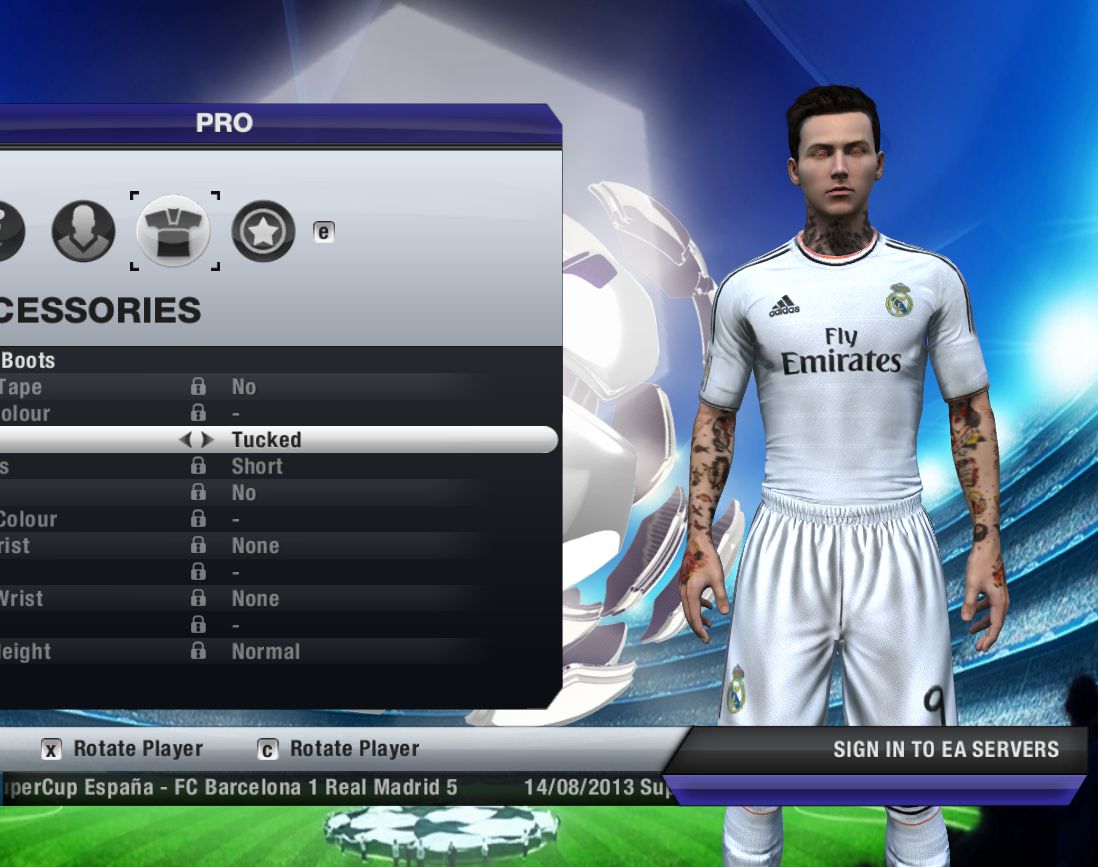Viewport: 1098px width, 867px height.
Task: Select the shirt accessories tab icon
Action: click(x=173, y=231)
